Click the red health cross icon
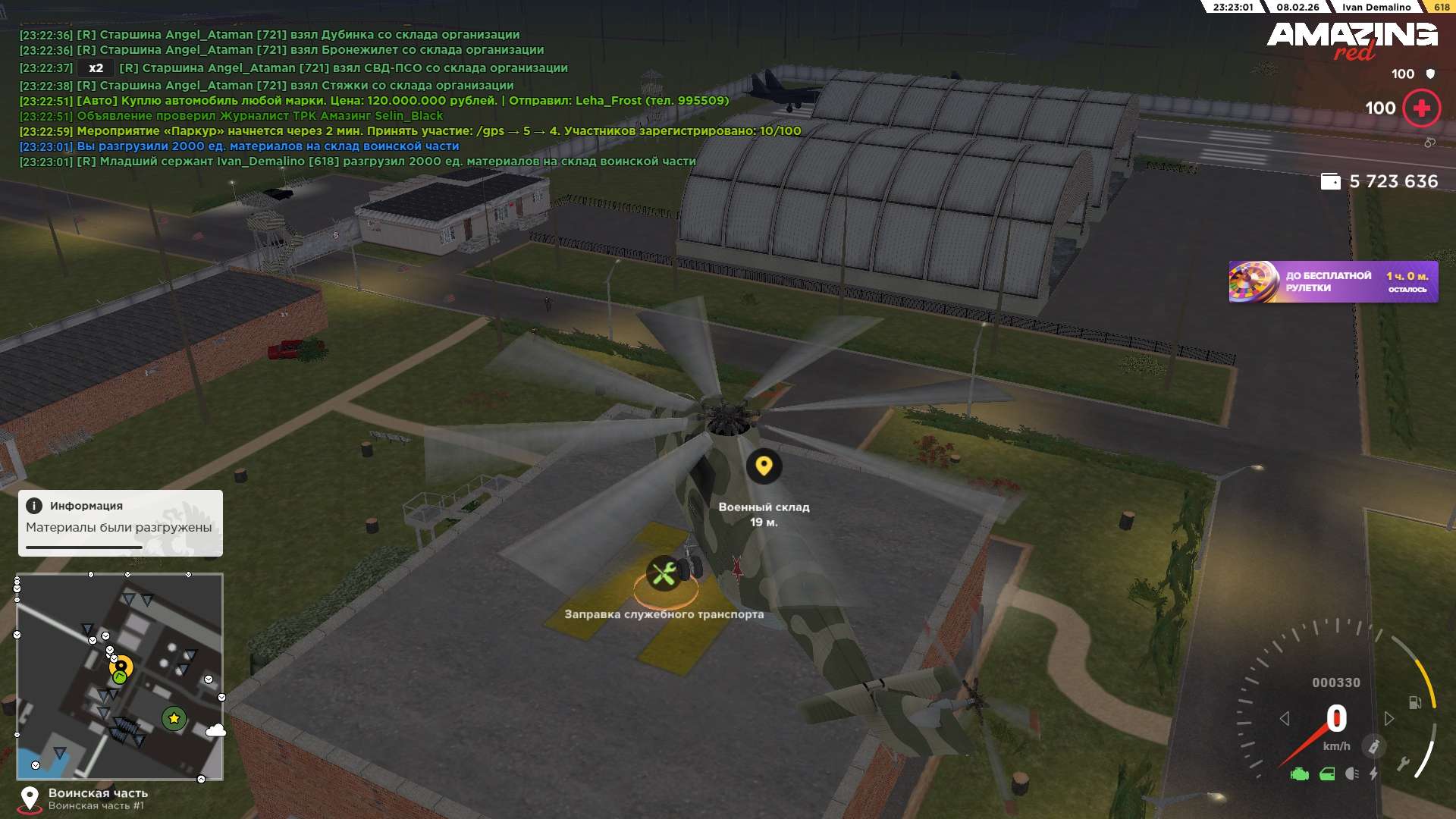This screenshot has width=1456, height=819. pos(1421,108)
